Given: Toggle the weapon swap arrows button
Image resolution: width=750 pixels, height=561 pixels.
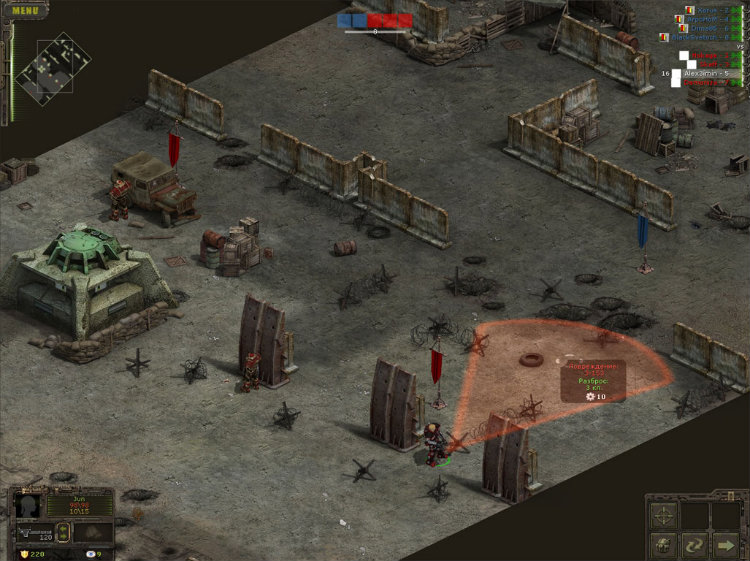Looking at the screenshot, I should pyautogui.click(x=65, y=529).
